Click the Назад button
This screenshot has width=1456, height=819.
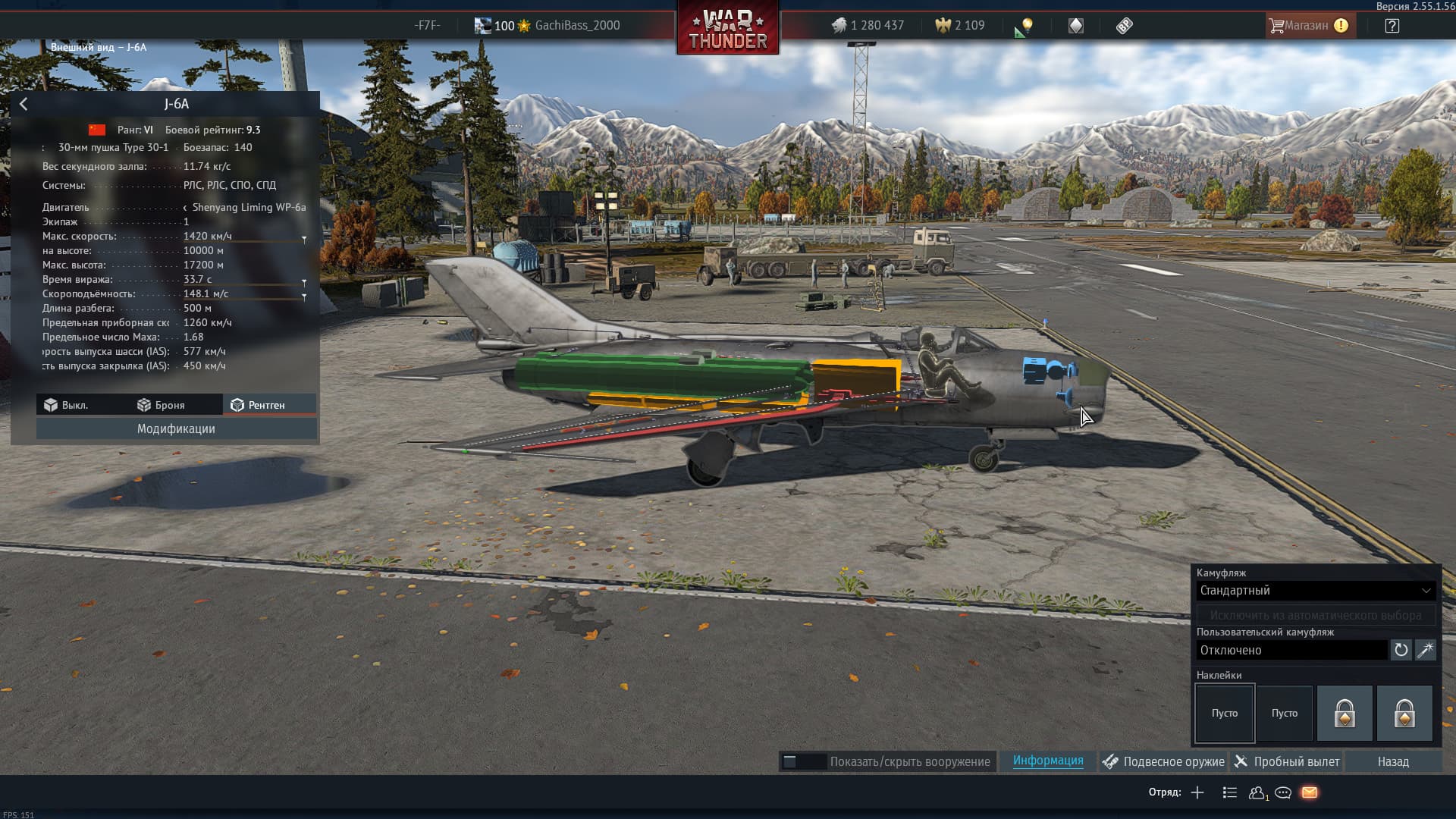tap(1393, 762)
